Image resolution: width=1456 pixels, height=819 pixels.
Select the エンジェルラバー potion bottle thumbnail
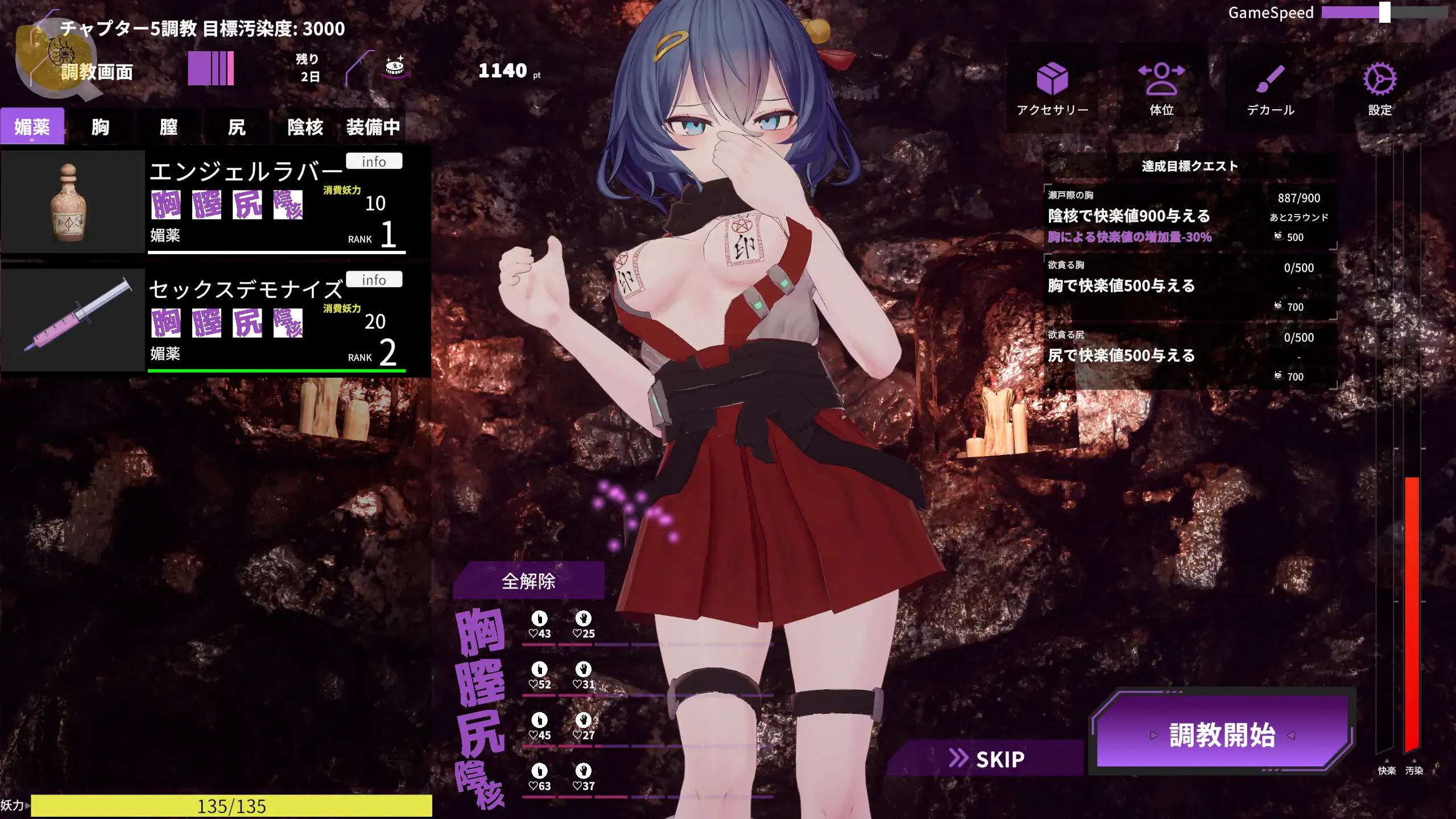click(72, 202)
